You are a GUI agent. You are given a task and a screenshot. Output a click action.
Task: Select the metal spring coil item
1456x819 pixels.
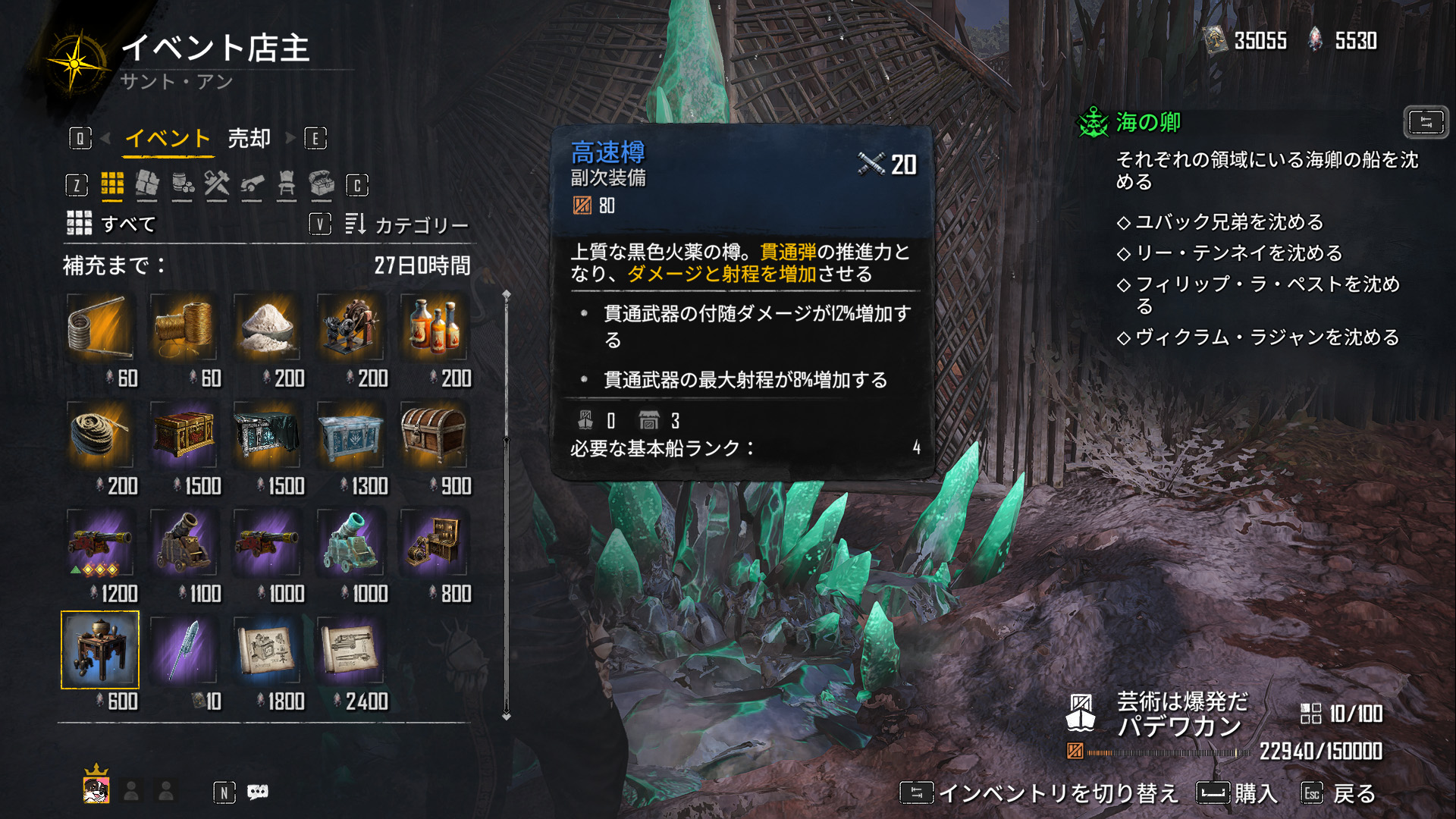point(99,327)
